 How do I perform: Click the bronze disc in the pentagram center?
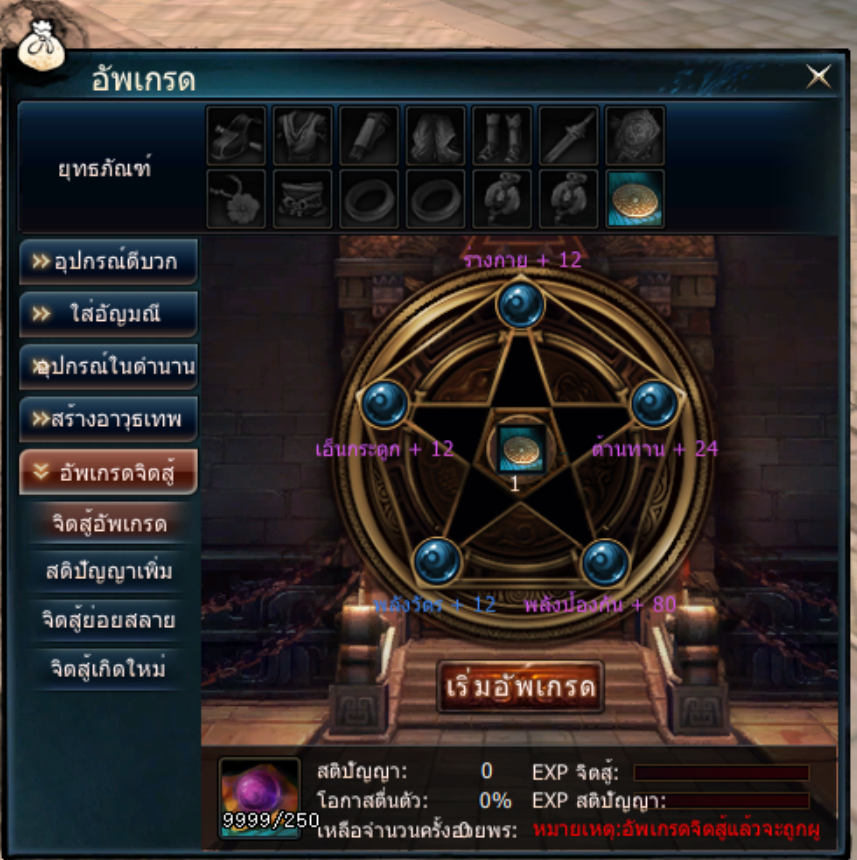(x=520, y=449)
